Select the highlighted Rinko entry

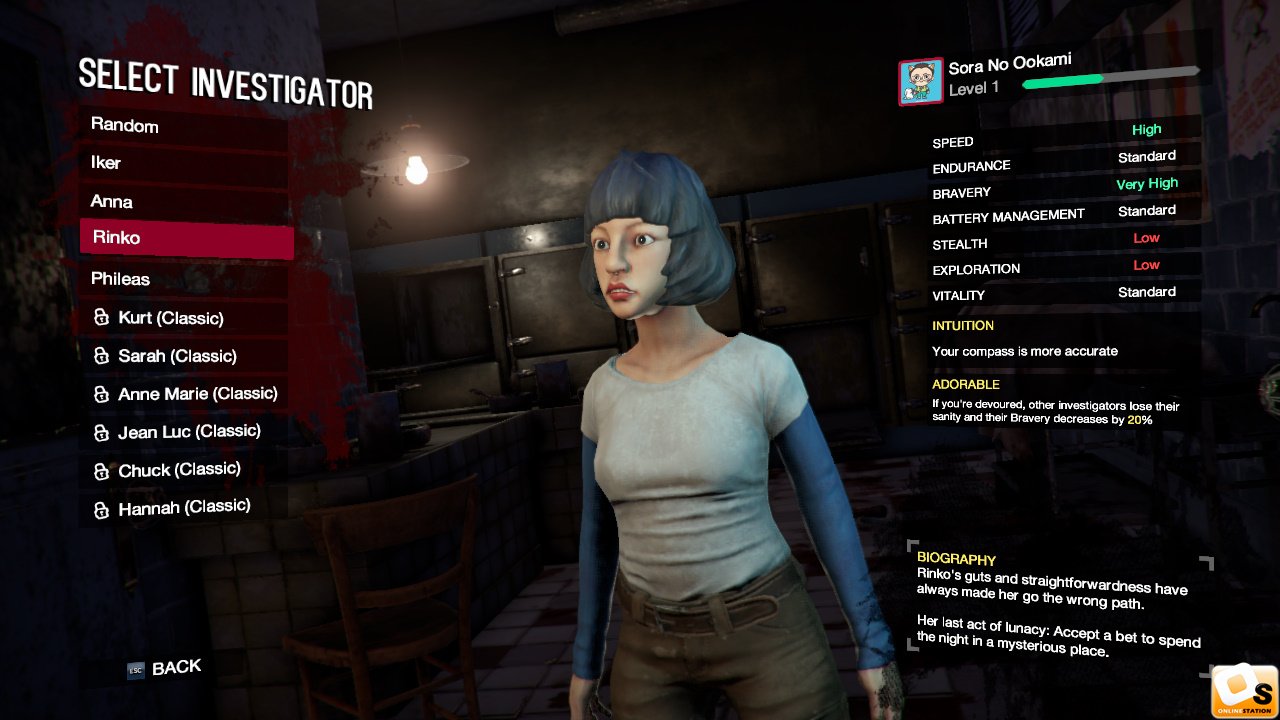[186, 239]
